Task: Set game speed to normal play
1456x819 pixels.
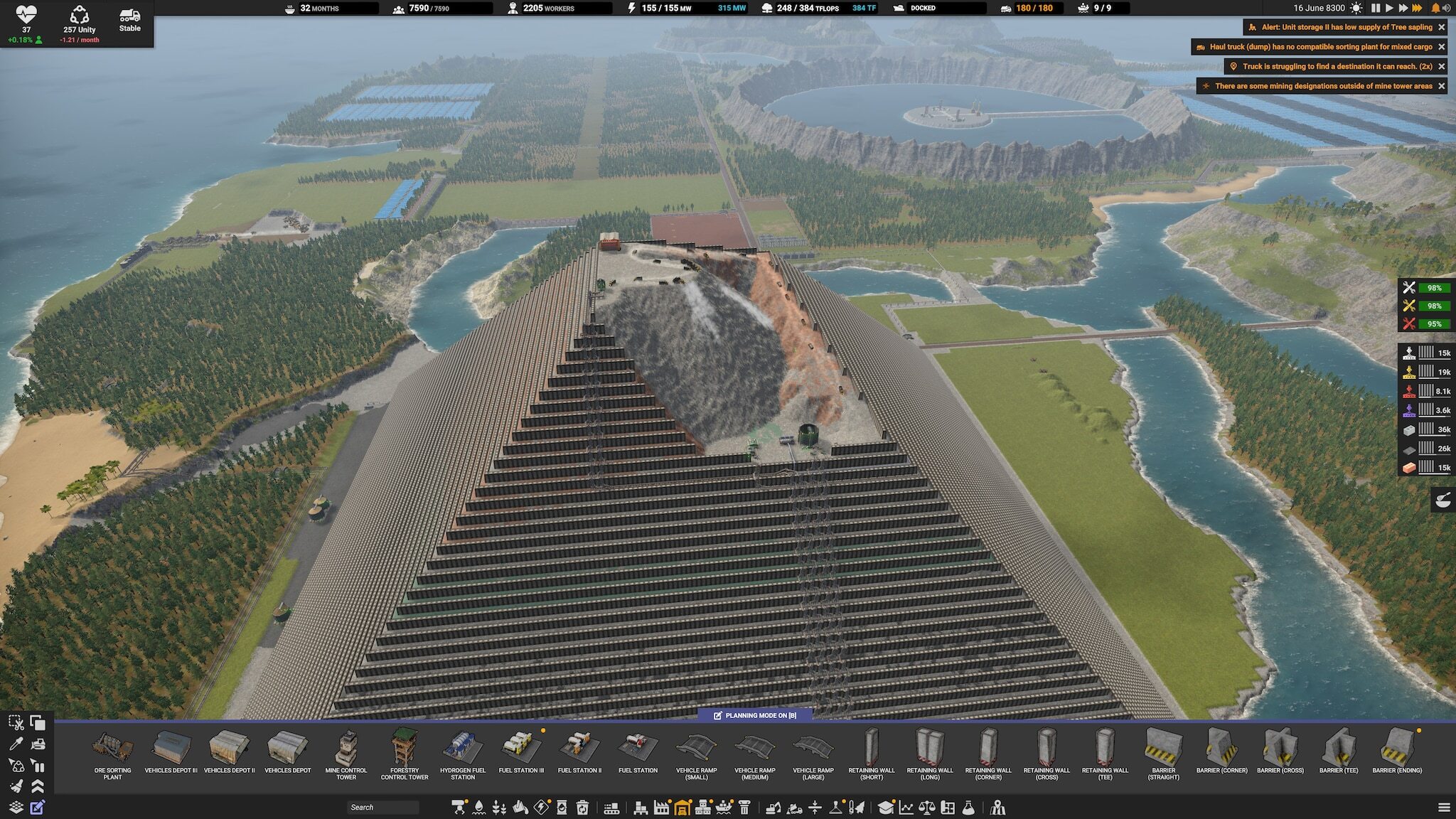Action: point(1389,8)
